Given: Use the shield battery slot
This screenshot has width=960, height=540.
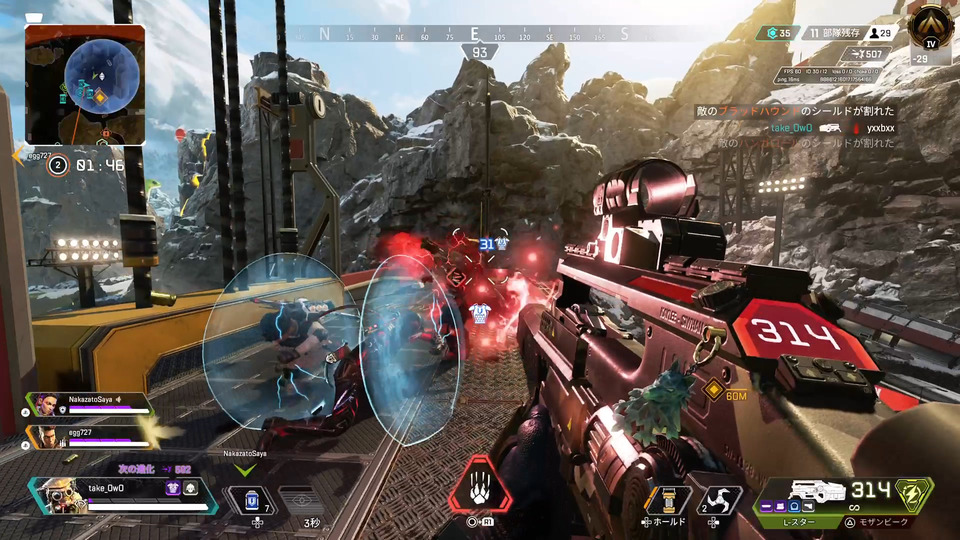Looking at the screenshot, I should (x=252, y=500).
